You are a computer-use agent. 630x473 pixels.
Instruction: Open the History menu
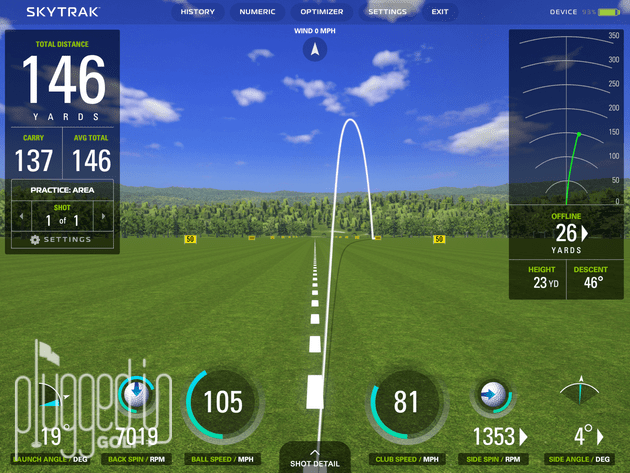point(198,12)
